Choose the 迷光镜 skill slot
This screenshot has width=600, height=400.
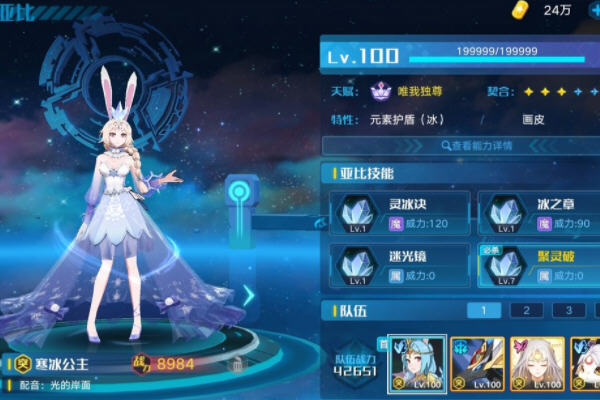tap(400, 264)
